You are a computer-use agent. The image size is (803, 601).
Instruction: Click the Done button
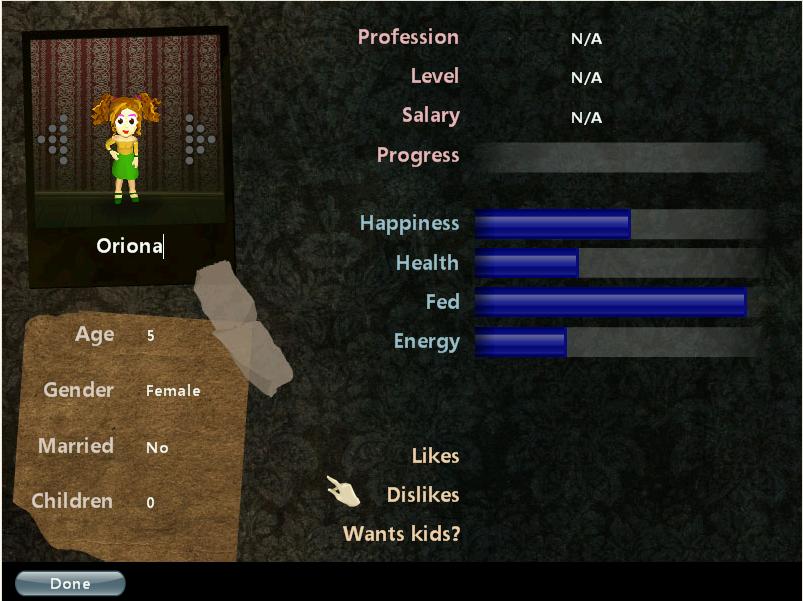[70, 584]
